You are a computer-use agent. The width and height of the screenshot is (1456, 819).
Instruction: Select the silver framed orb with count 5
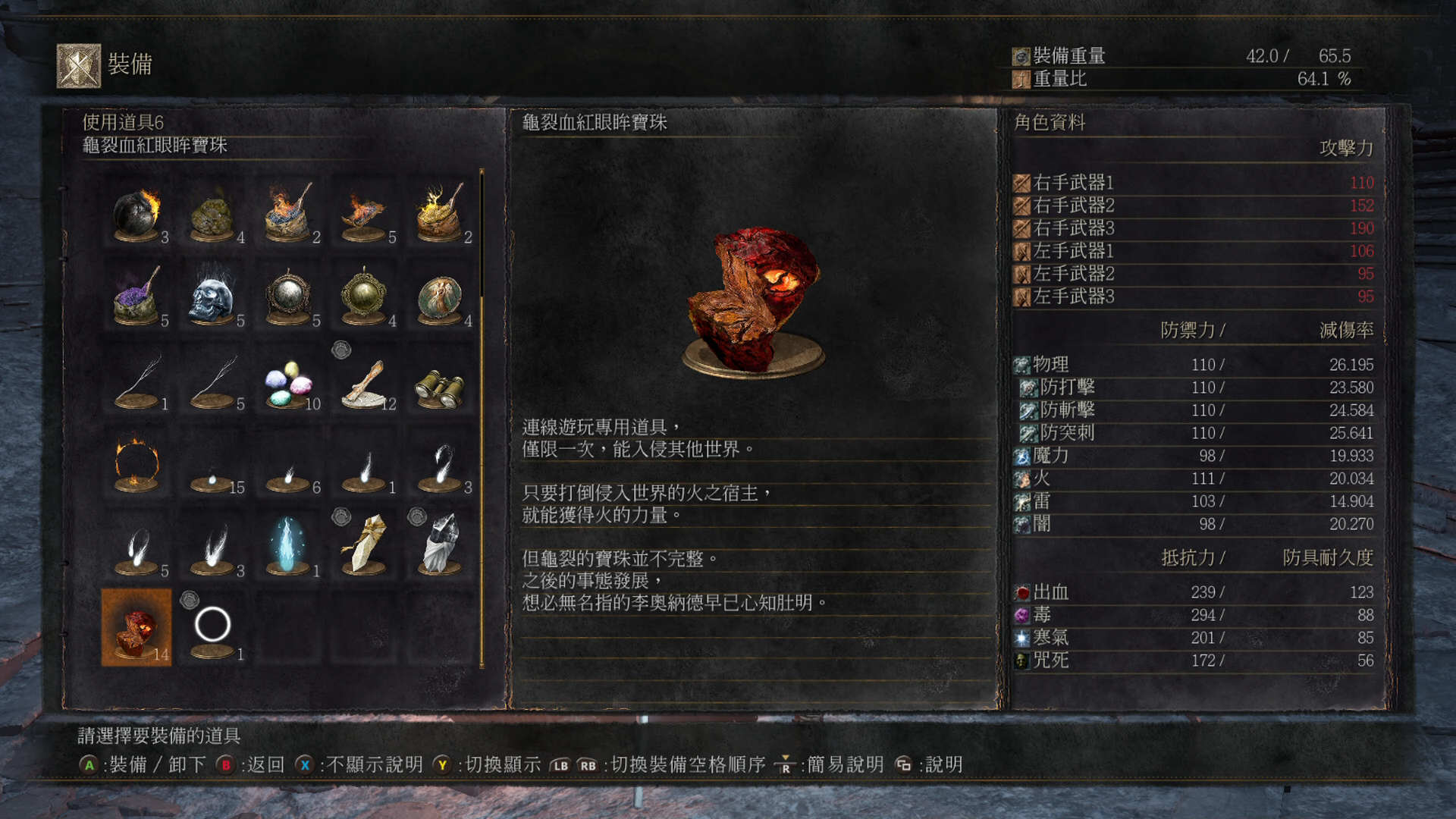click(289, 297)
